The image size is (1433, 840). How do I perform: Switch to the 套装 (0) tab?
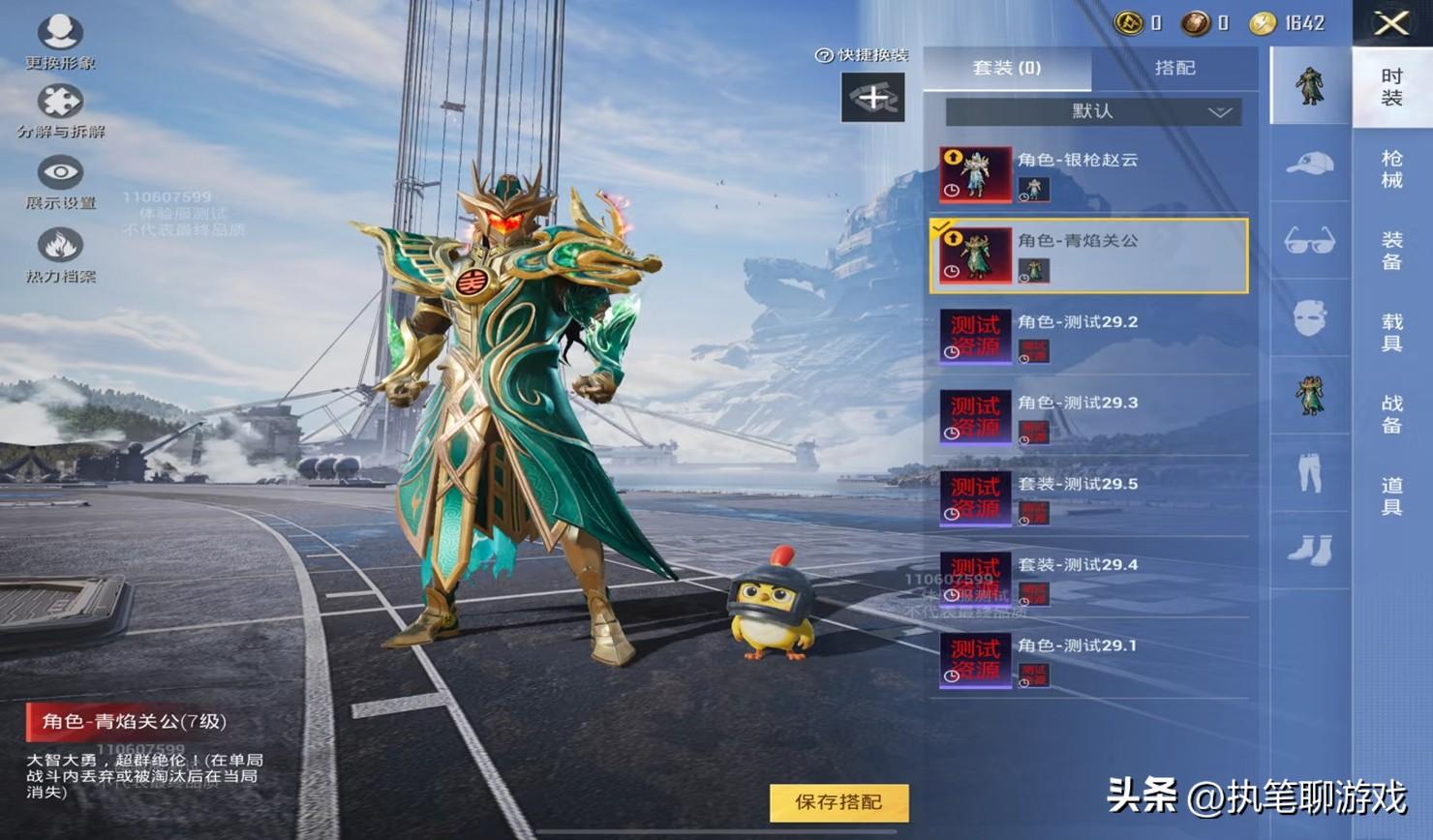1006,68
